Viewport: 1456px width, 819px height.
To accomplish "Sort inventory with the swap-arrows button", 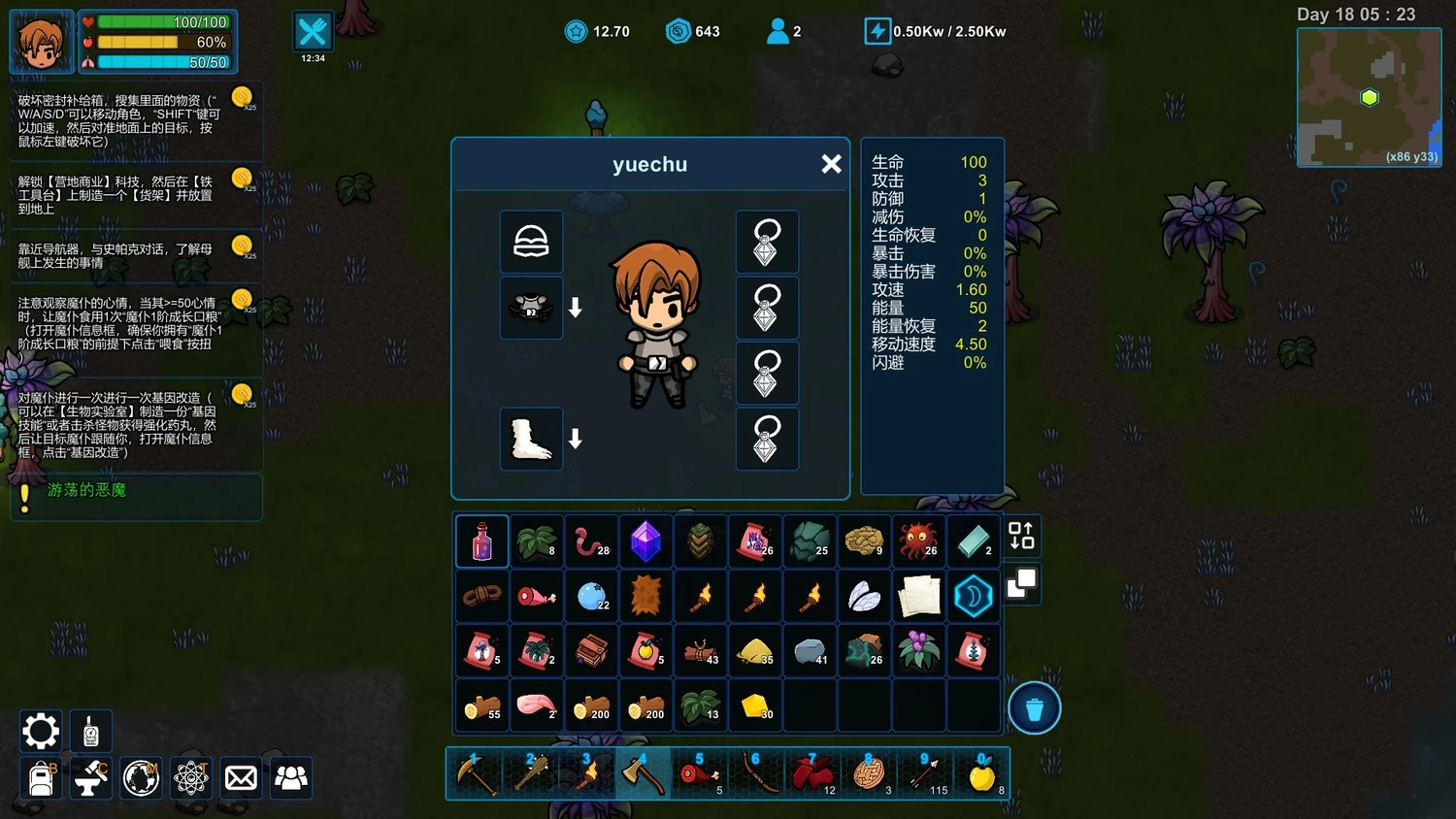I will click(x=1021, y=536).
